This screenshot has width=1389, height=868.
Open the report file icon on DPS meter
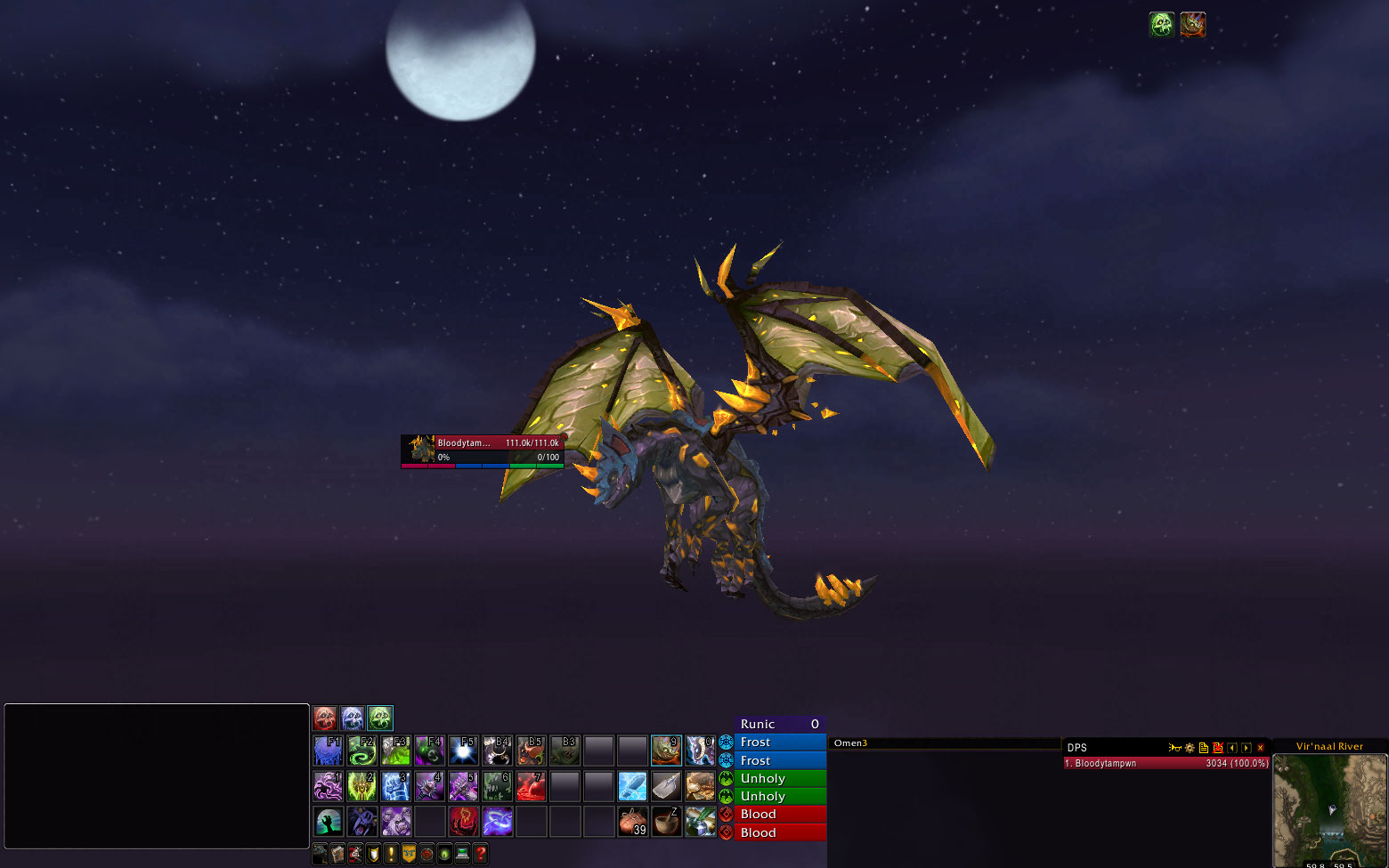click(1204, 748)
